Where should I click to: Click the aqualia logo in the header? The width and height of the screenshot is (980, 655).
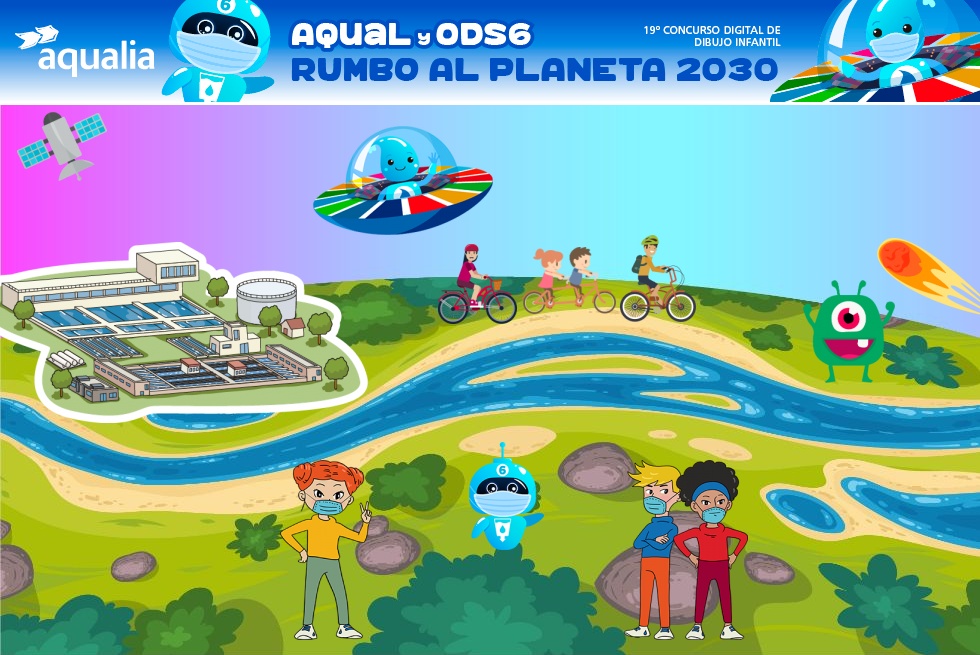pyautogui.click(x=86, y=51)
